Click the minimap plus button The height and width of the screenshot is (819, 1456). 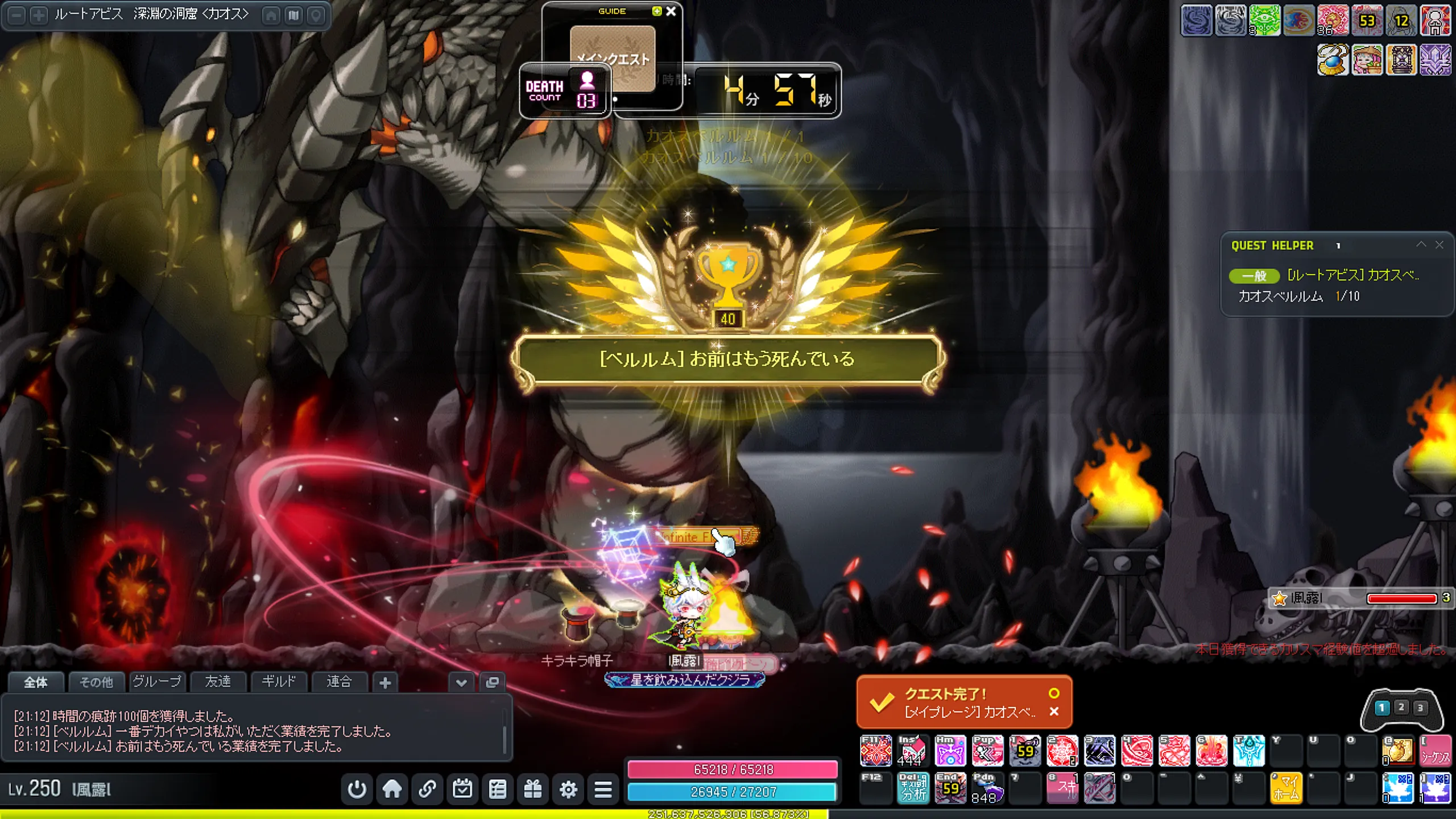click(39, 15)
